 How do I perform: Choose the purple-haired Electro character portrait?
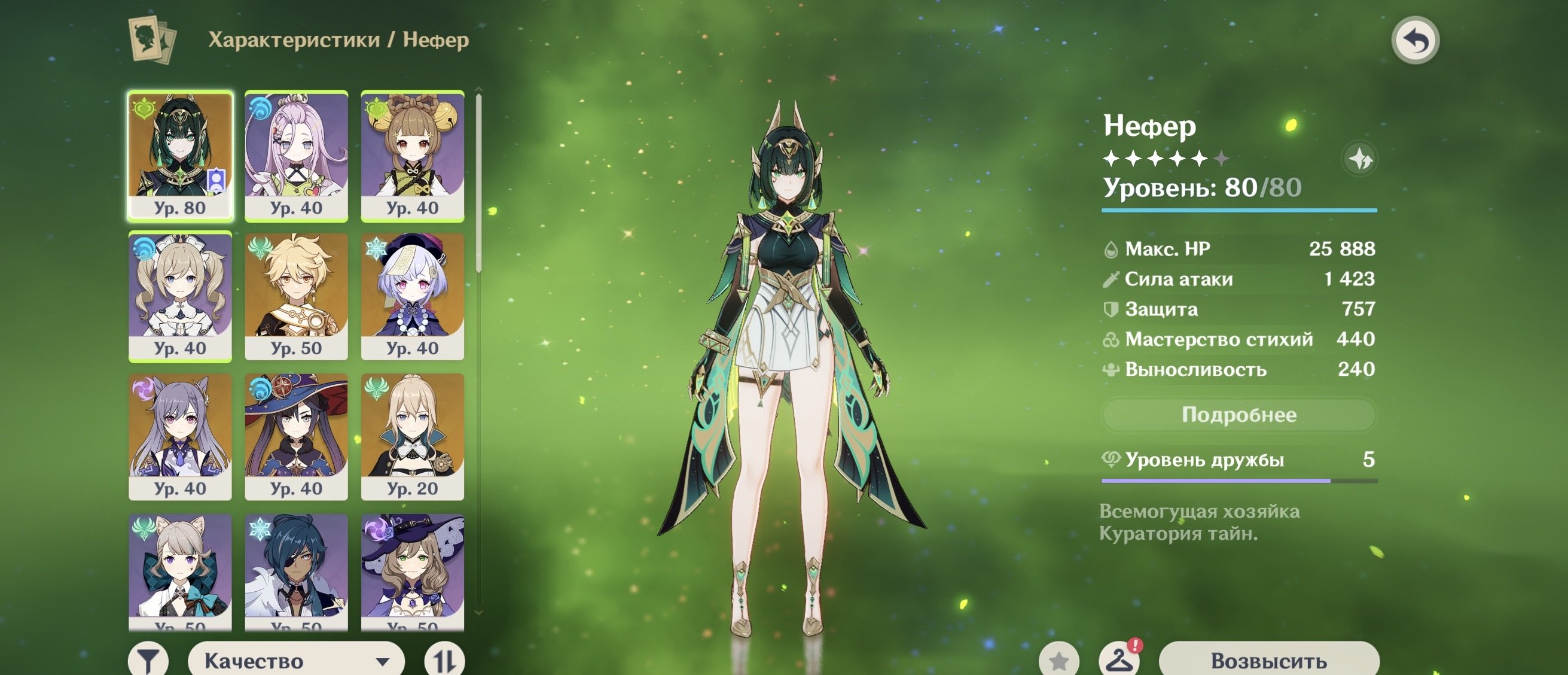pyautogui.click(x=180, y=436)
